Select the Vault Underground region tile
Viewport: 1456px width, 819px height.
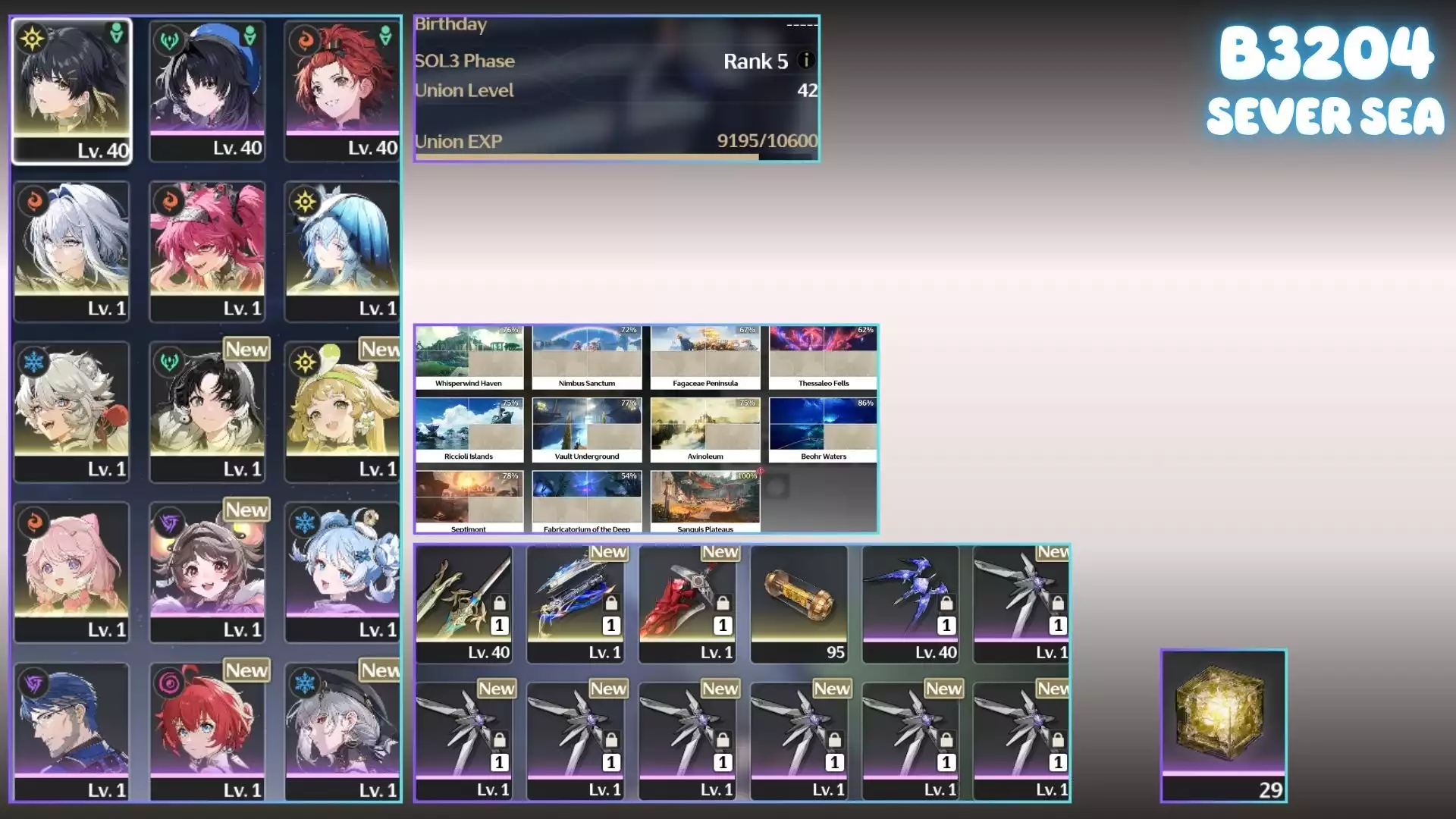[586, 430]
